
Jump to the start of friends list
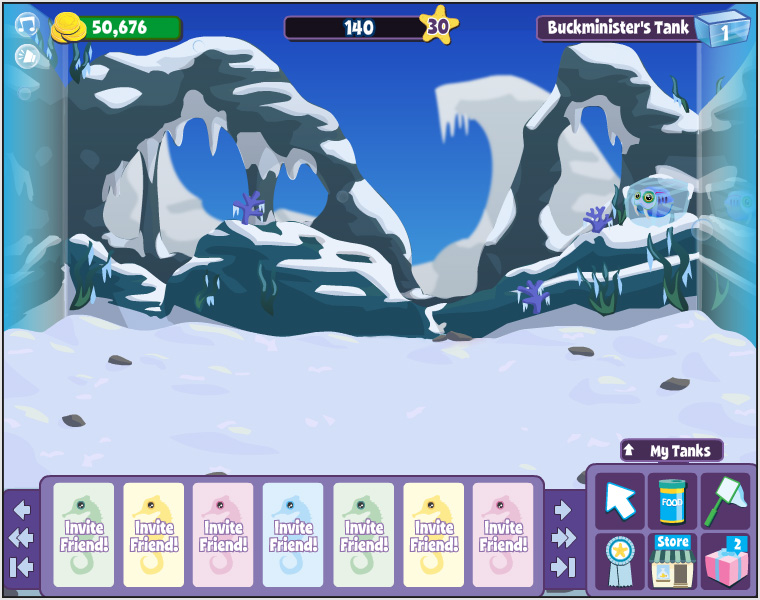coord(22,567)
